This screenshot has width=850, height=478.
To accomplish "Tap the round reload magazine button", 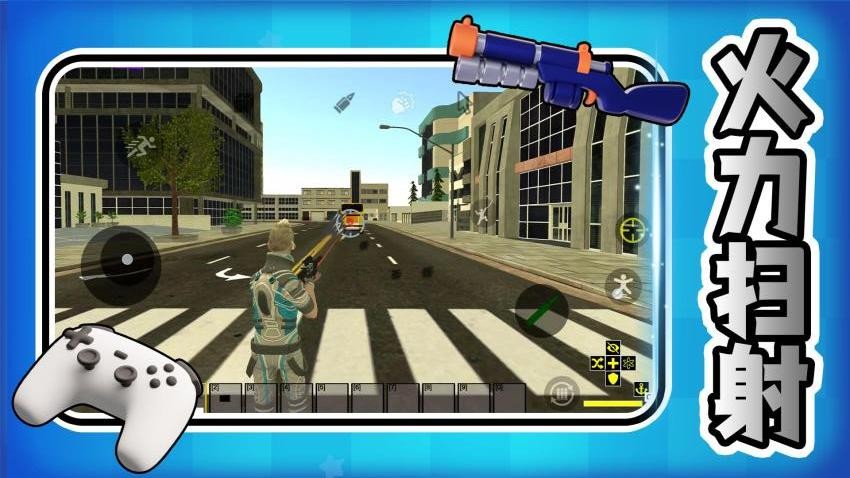I will (563, 391).
